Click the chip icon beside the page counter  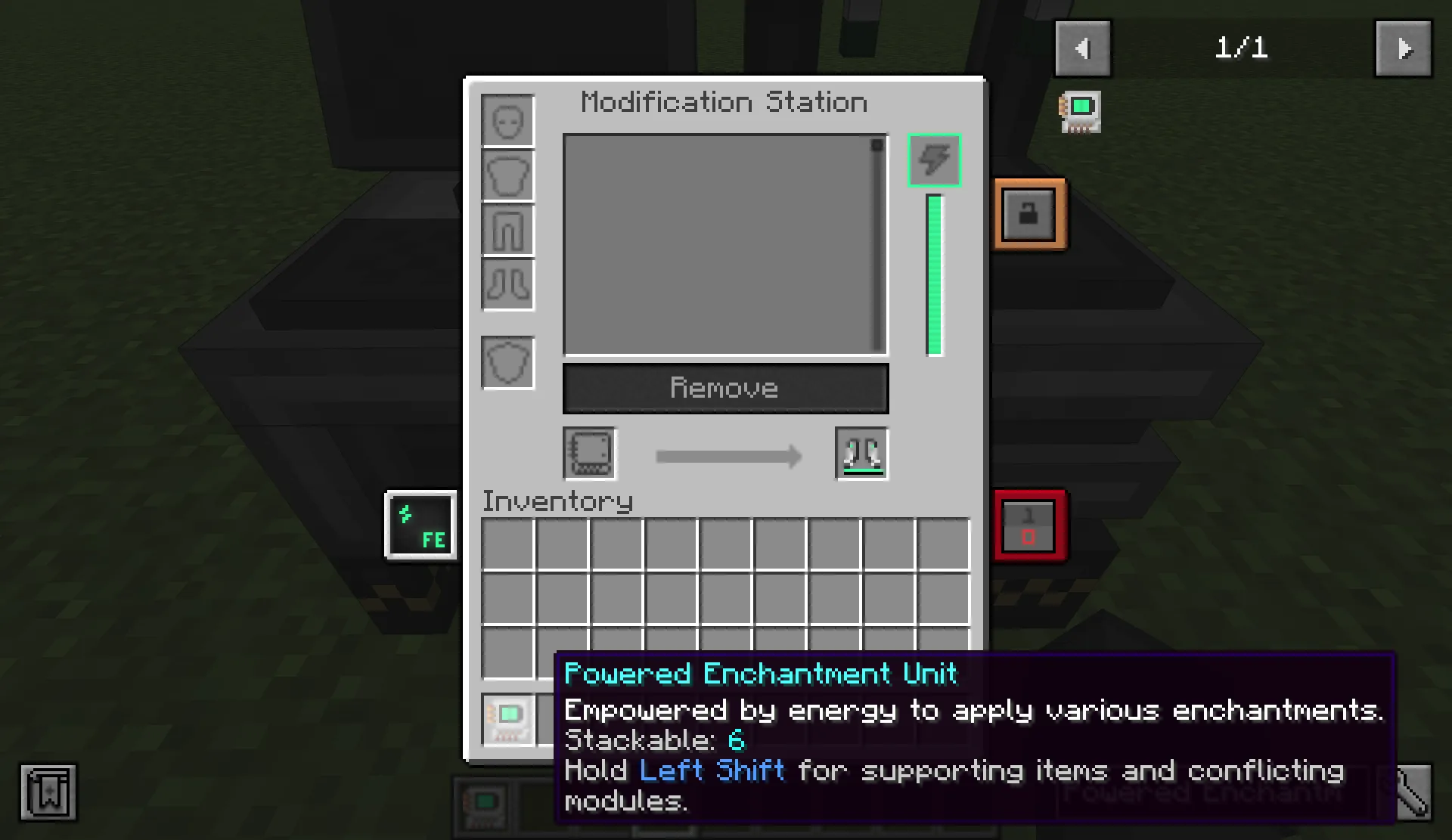1080,110
